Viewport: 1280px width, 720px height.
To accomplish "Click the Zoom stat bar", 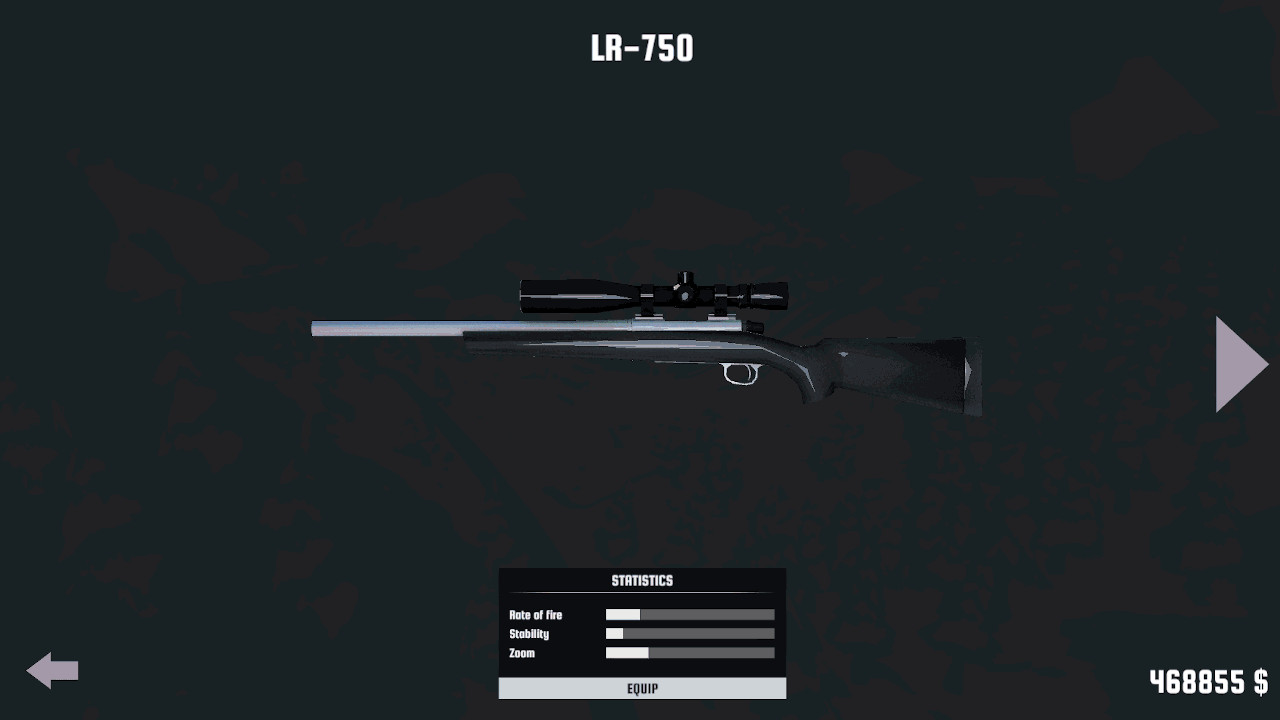I will point(689,652).
